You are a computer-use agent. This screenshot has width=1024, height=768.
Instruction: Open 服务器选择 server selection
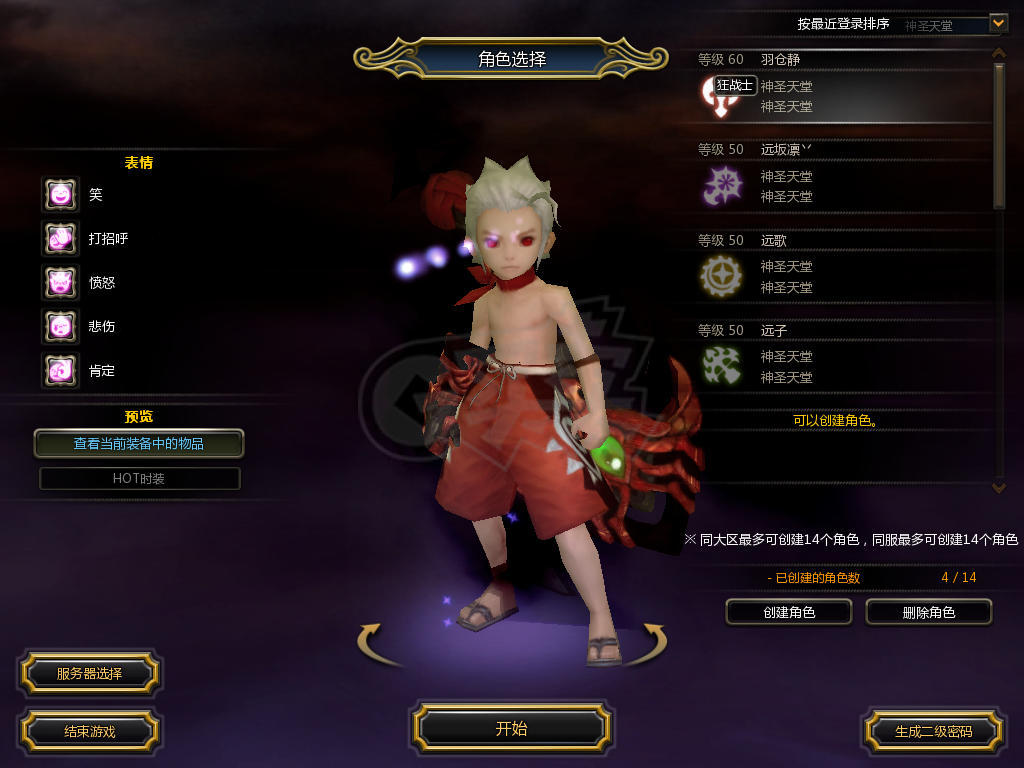click(89, 673)
